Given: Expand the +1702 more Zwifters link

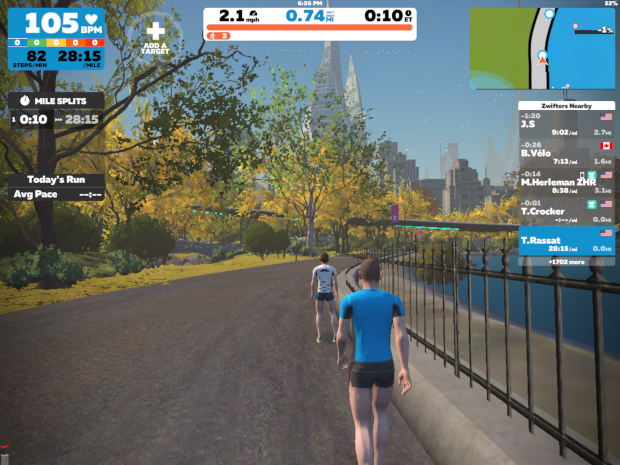Looking at the screenshot, I should pyautogui.click(x=566, y=261).
